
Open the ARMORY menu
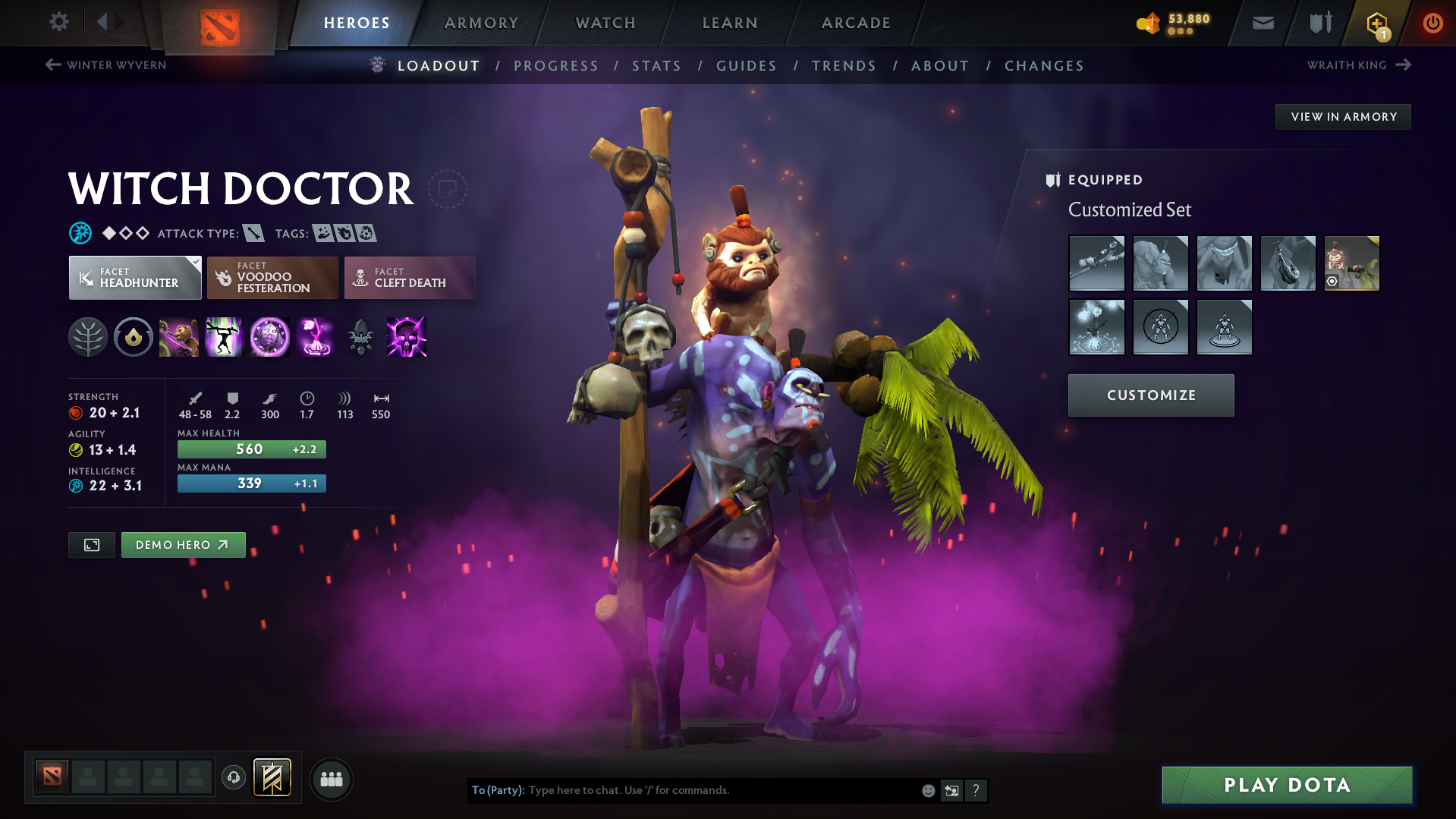click(481, 23)
